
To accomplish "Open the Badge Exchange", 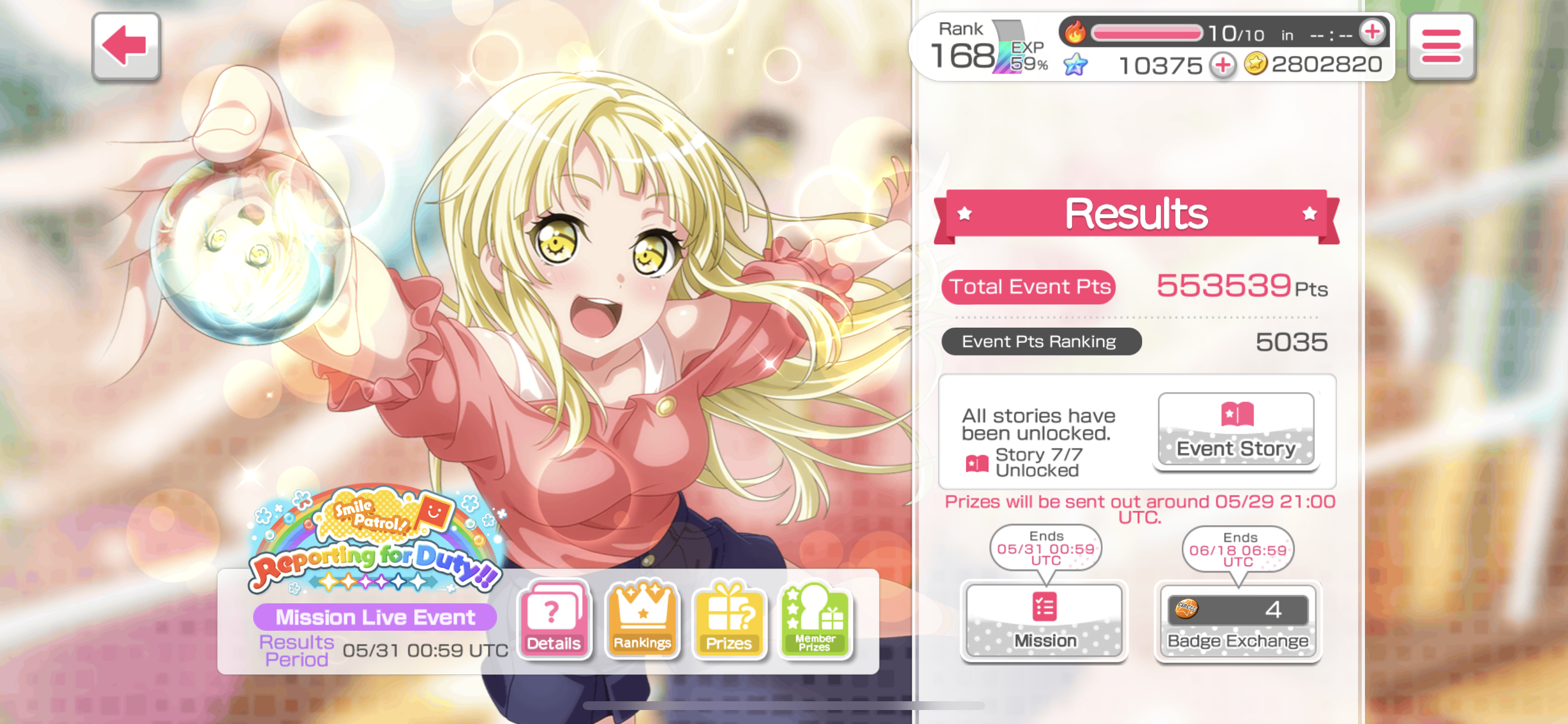I will [x=1237, y=621].
